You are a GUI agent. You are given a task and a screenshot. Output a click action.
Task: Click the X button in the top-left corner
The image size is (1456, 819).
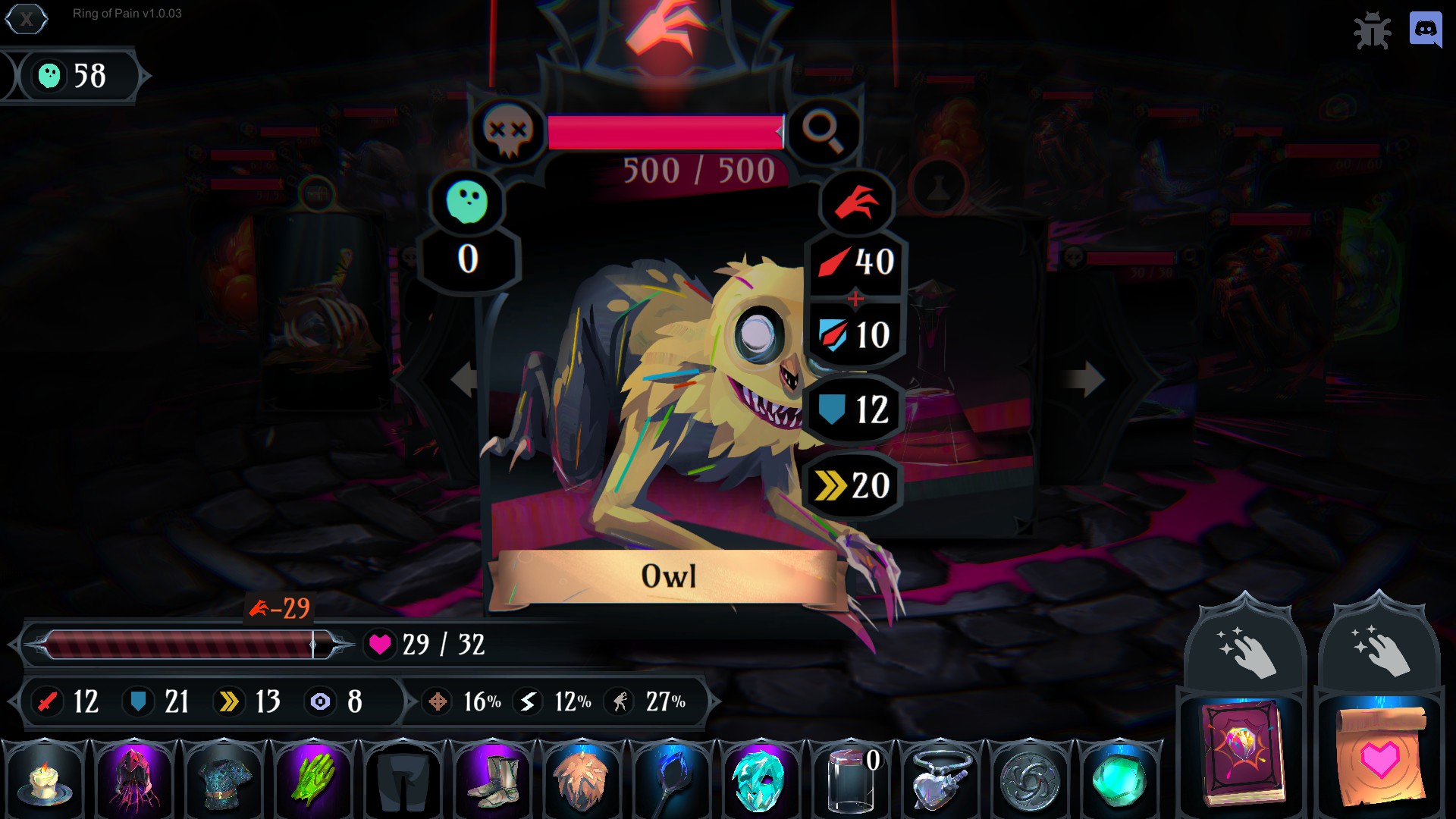[x=26, y=20]
